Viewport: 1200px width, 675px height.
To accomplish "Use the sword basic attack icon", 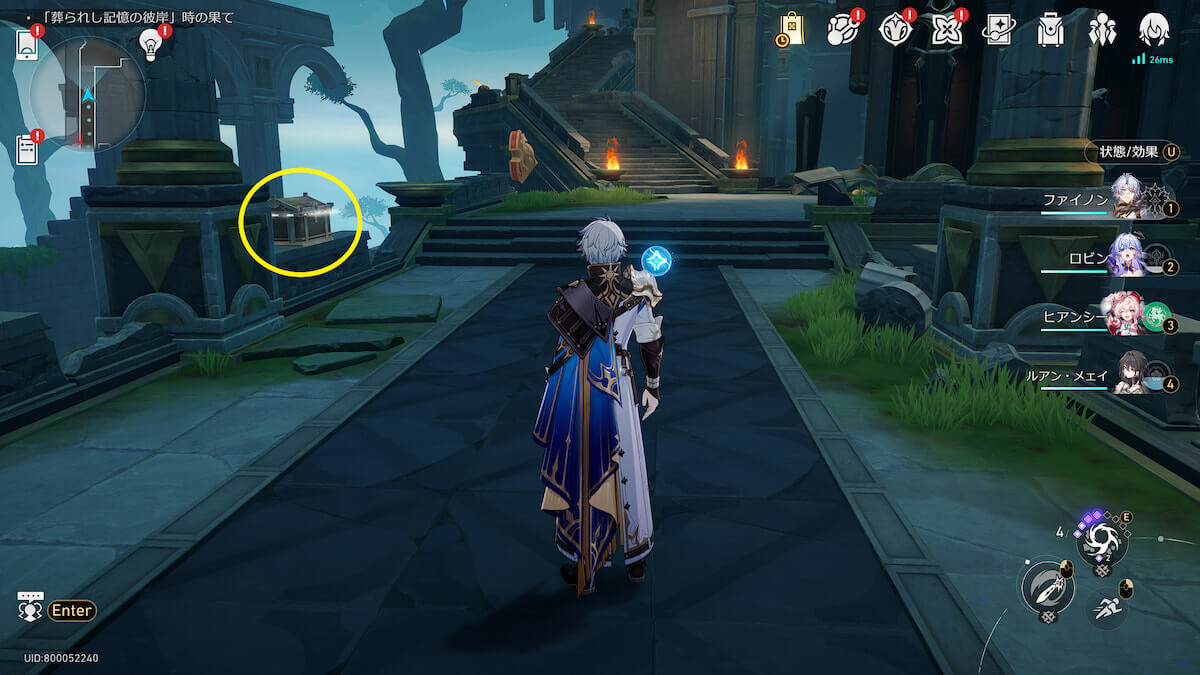I will pos(1045,588).
